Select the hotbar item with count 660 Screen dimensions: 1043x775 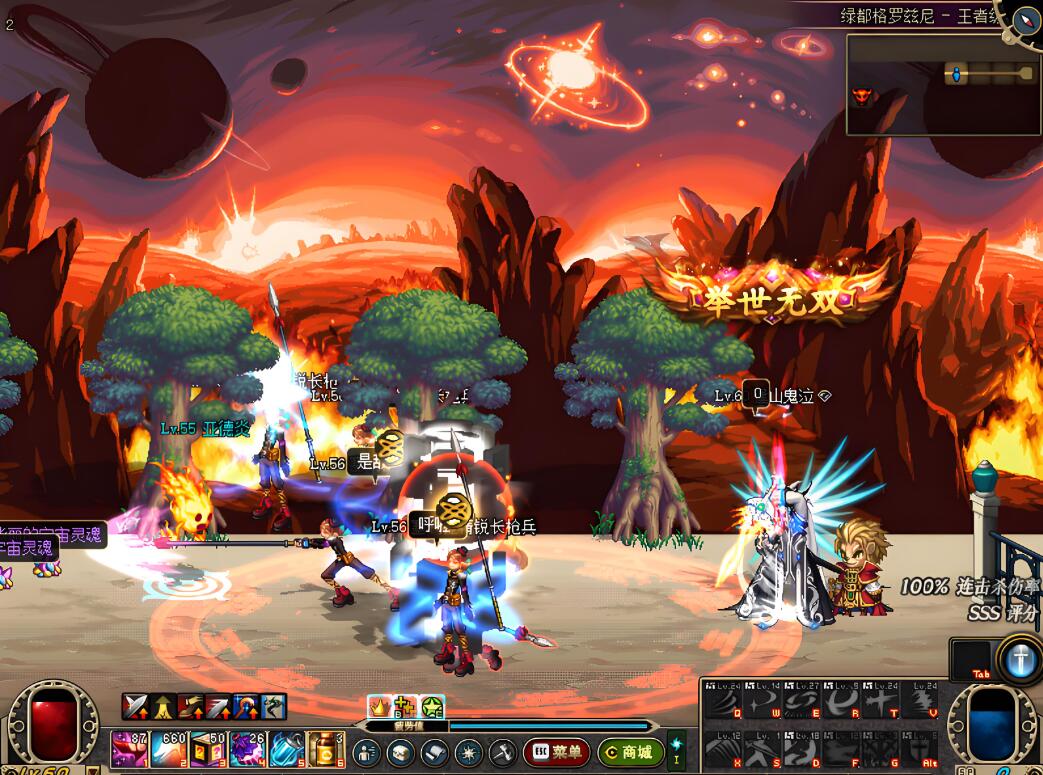click(169, 750)
